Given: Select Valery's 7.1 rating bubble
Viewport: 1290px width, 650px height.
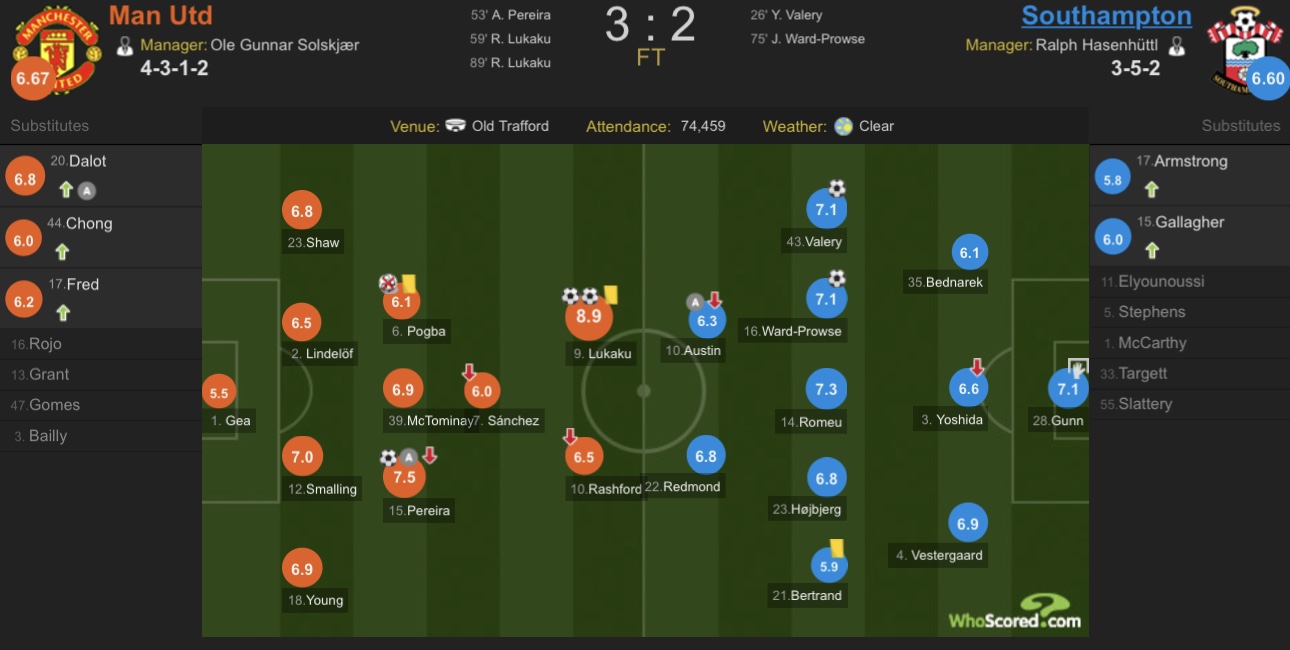Looking at the screenshot, I should click(x=826, y=210).
